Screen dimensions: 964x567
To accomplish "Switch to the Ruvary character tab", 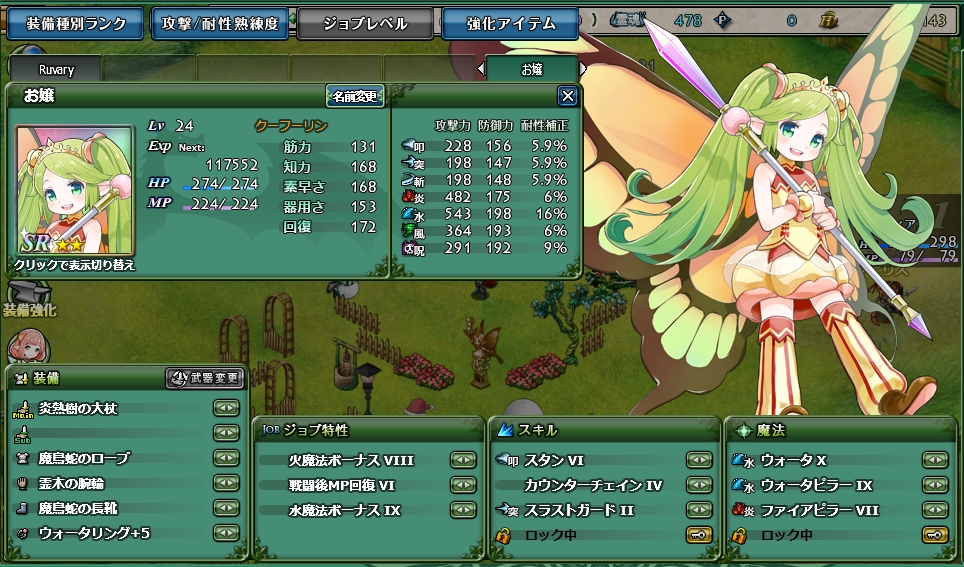I will [56, 70].
